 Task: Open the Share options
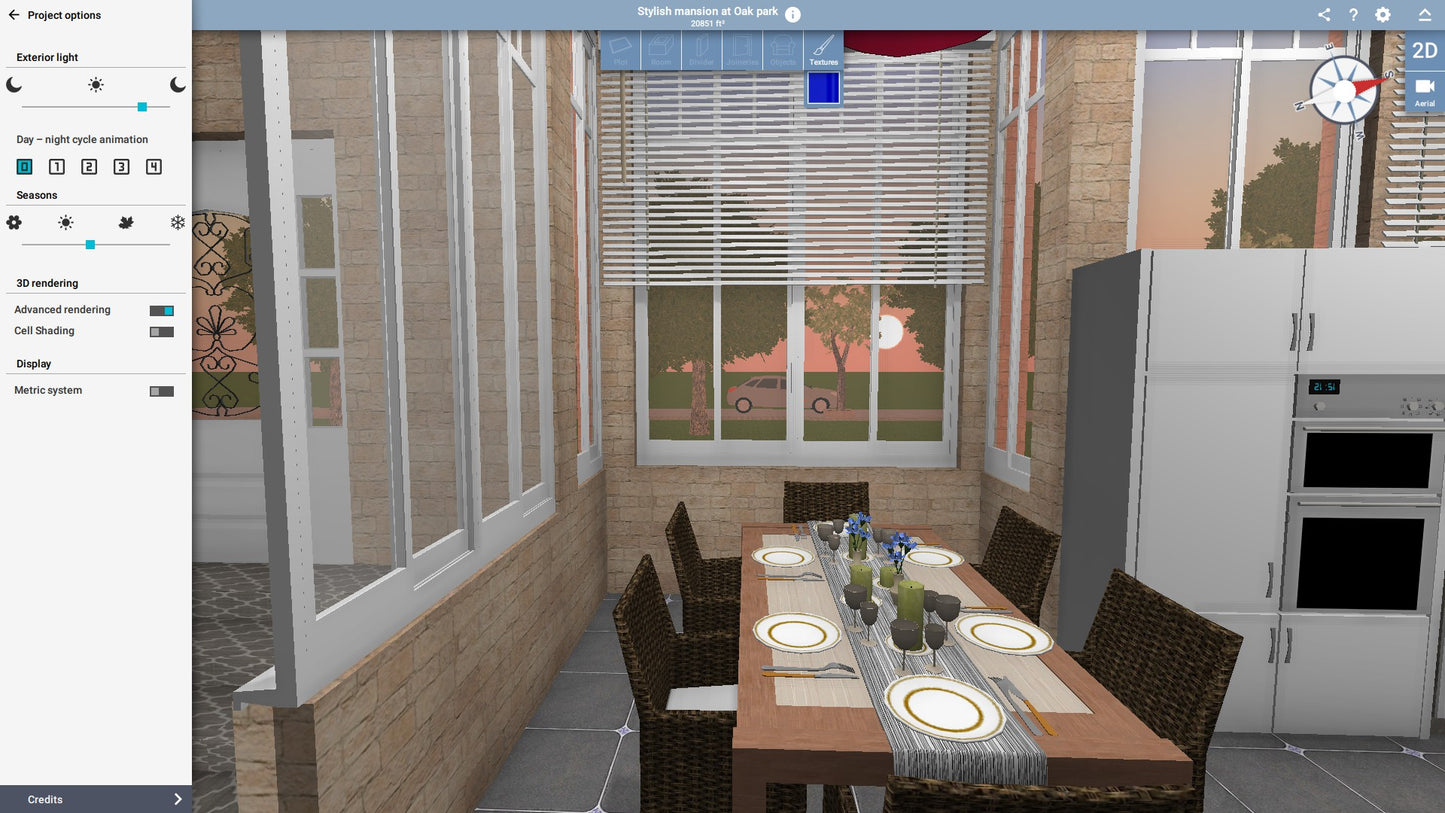(1323, 15)
